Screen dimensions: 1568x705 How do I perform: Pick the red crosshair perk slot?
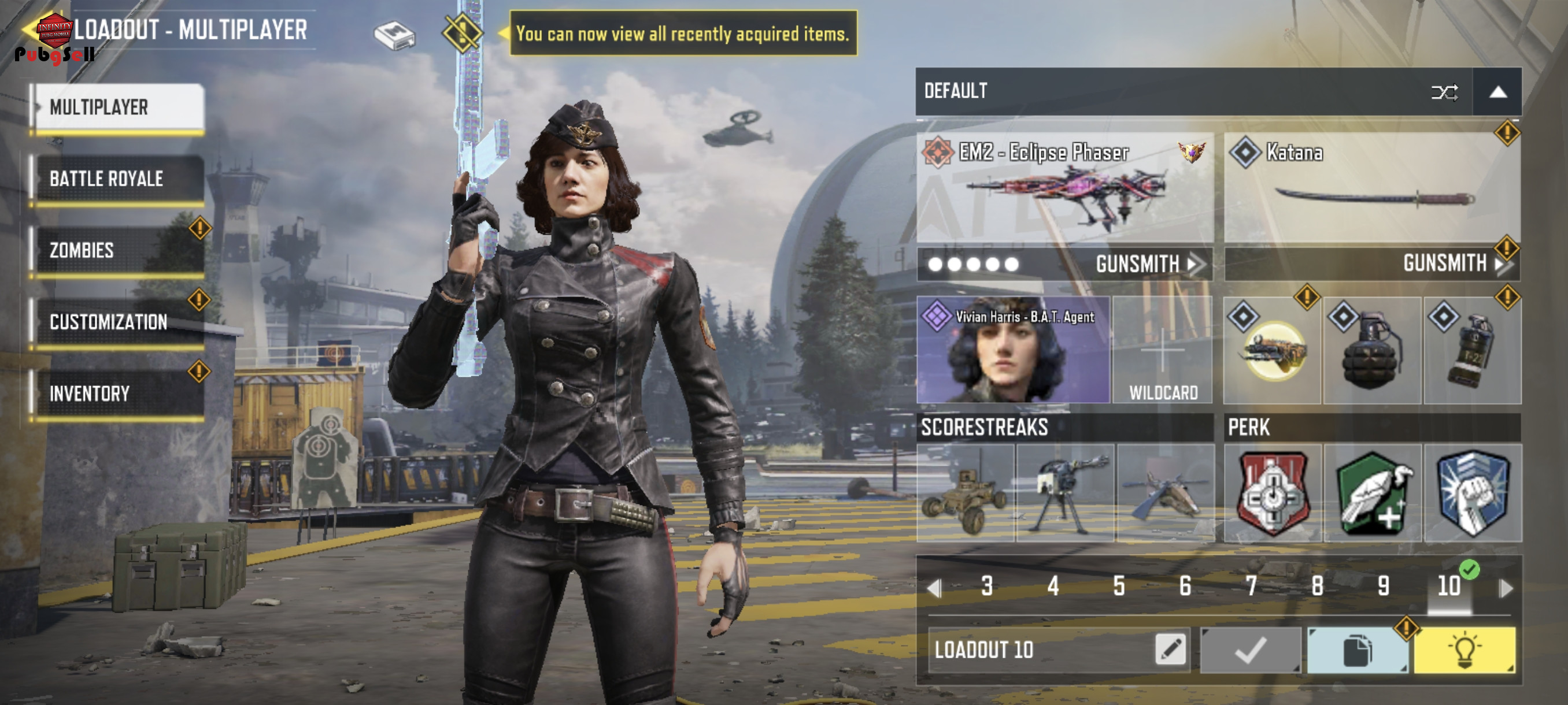click(1272, 493)
